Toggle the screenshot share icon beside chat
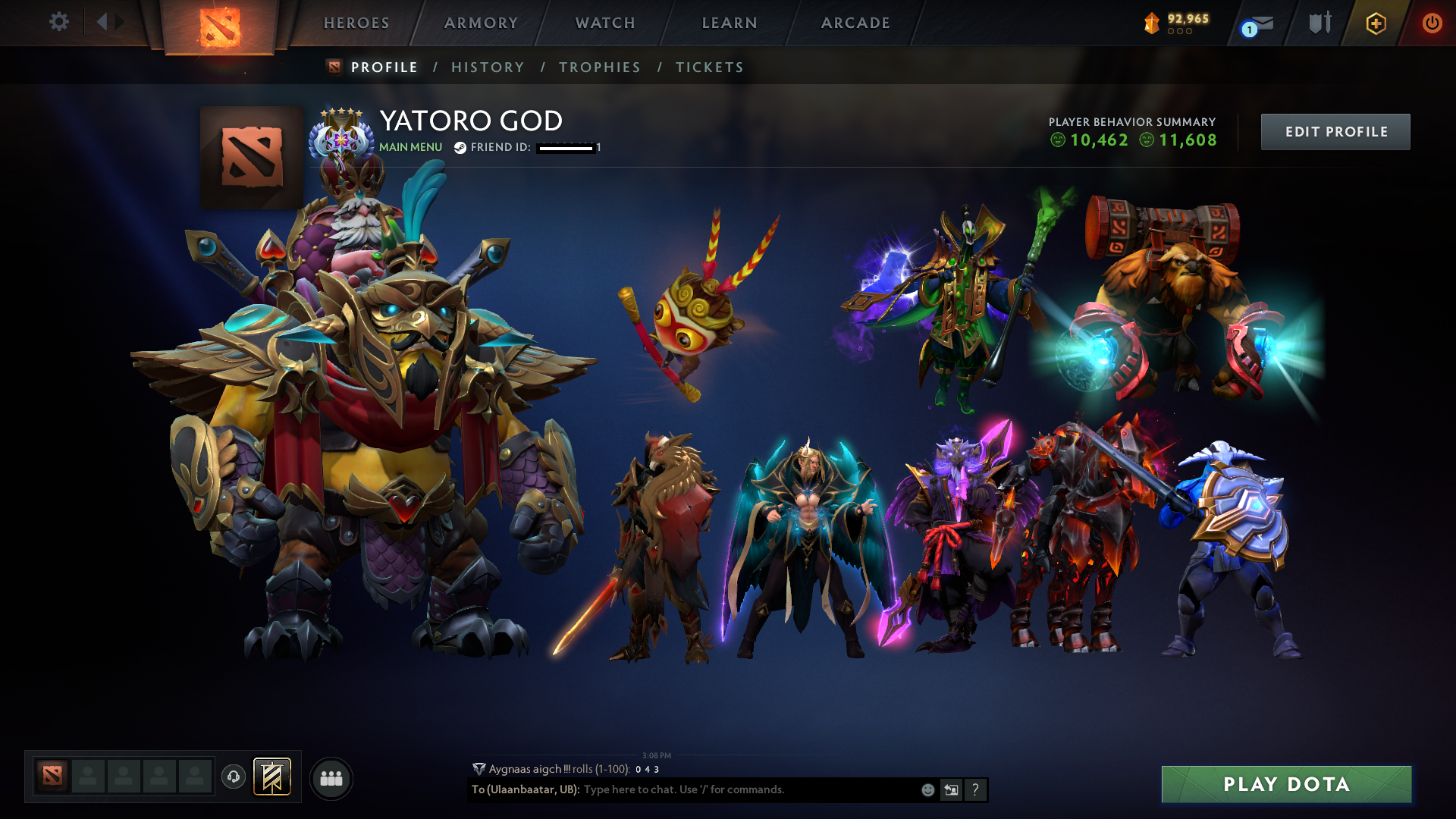 (951, 789)
